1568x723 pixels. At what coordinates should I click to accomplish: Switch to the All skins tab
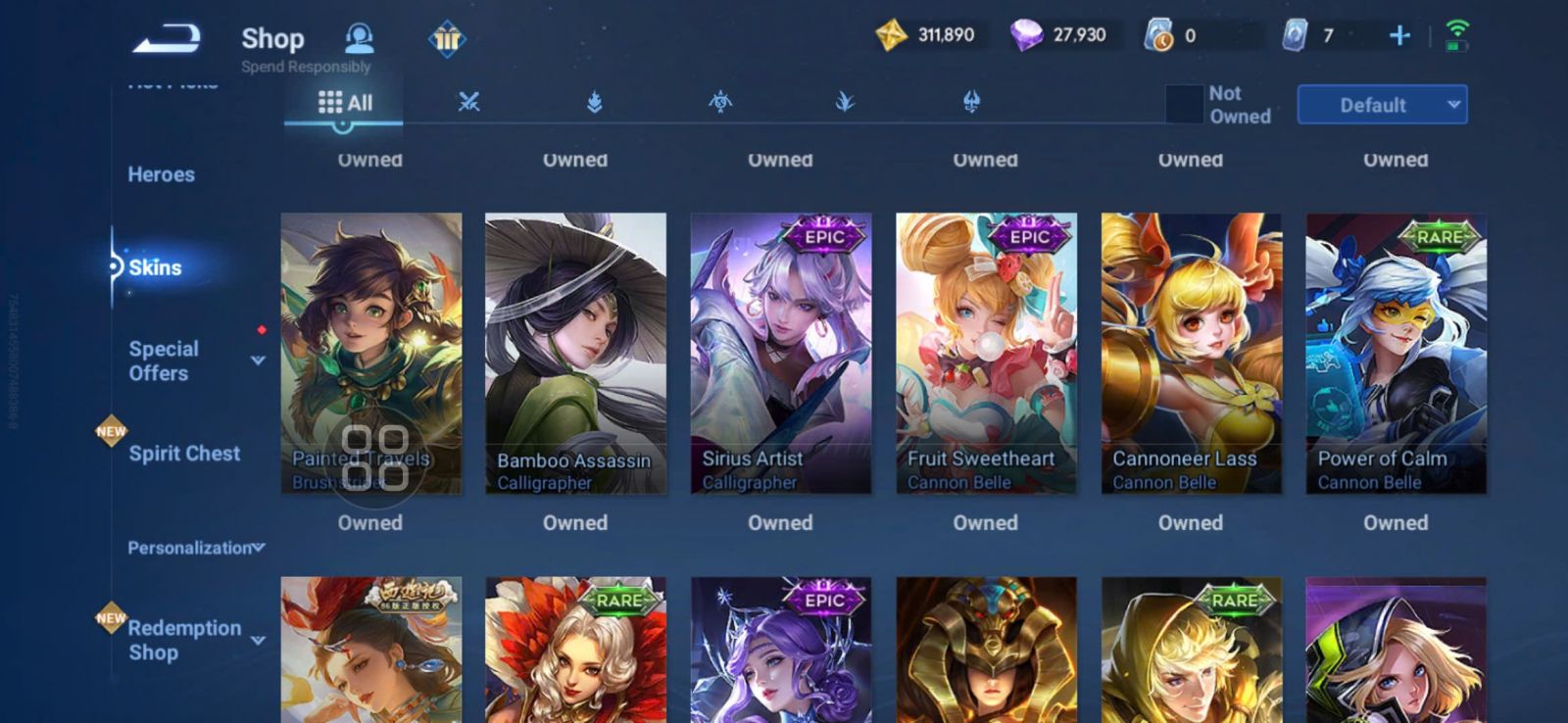[x=345, y=103]
